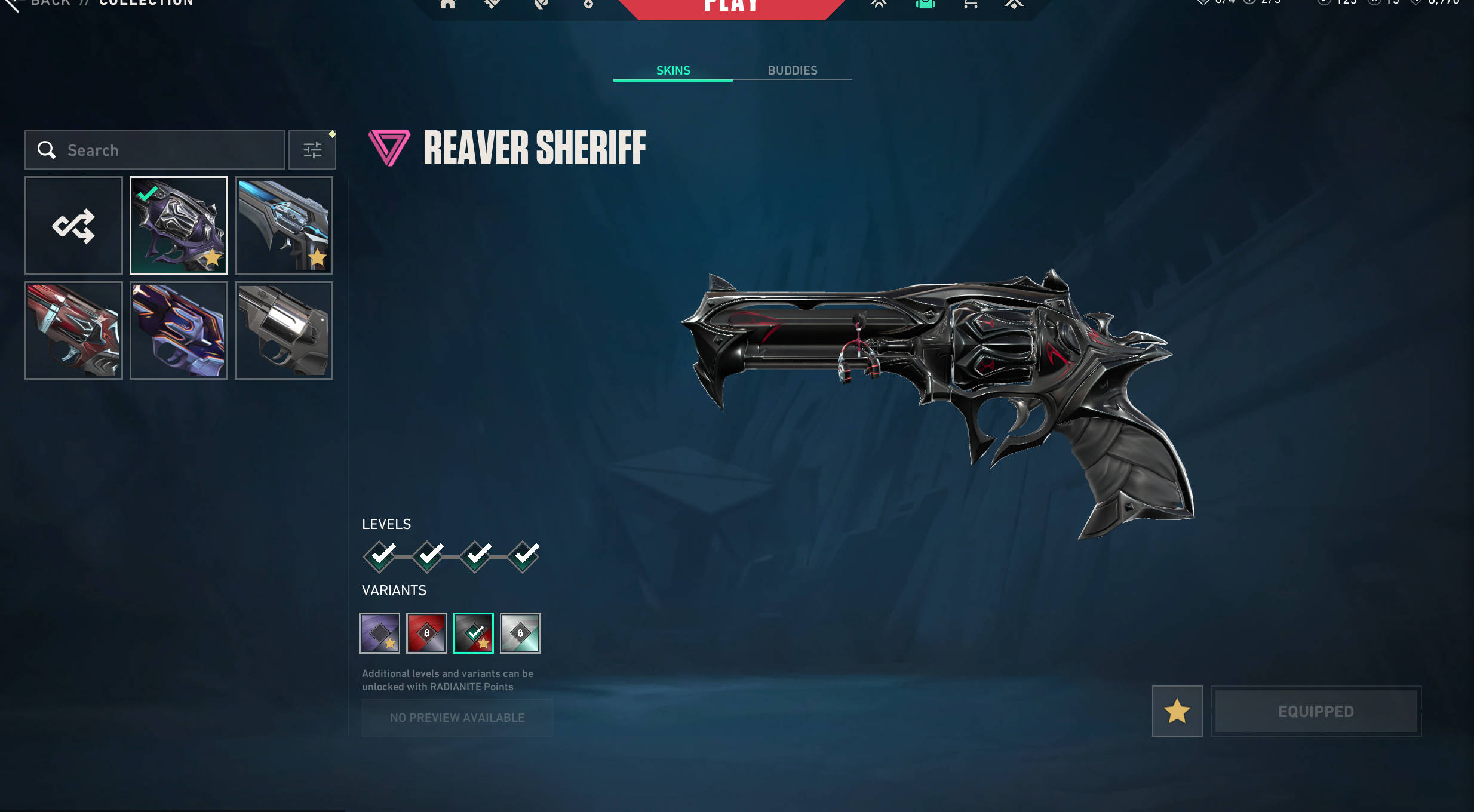Click the Equipped button
The width and height of the screenshot is (1474, 812).
[1316, 711]
